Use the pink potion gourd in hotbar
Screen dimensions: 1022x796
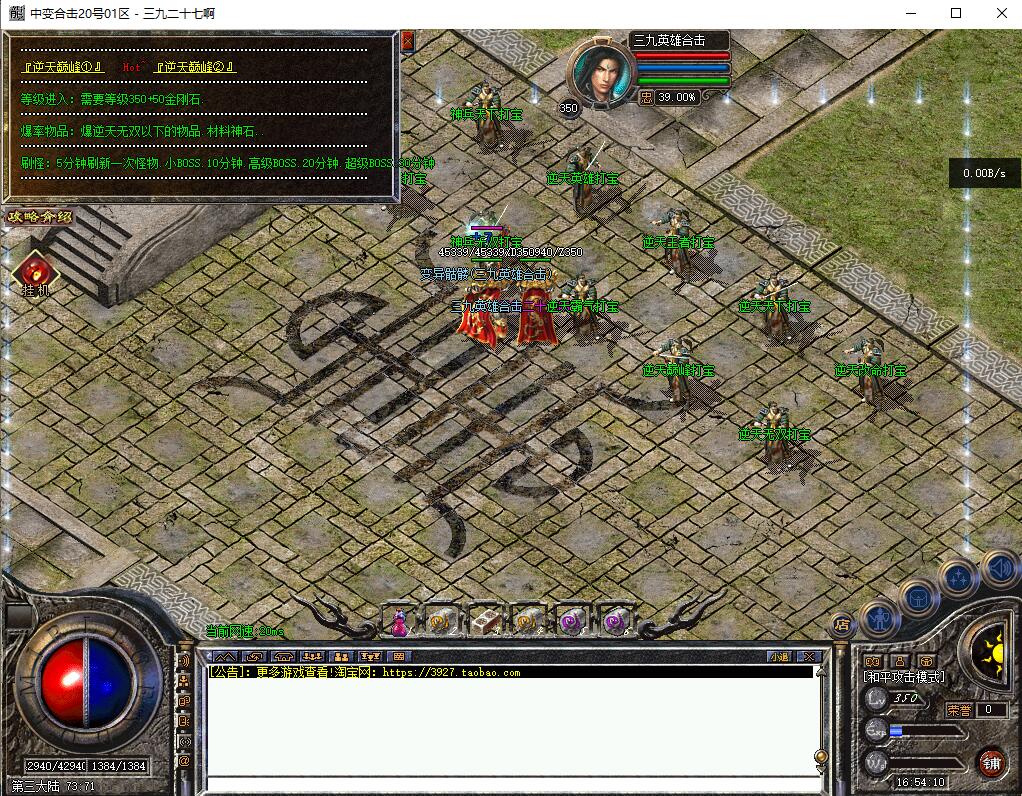tap(399, 622)
